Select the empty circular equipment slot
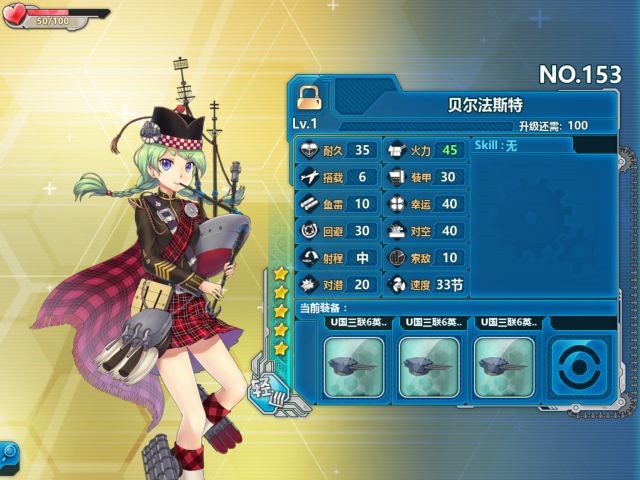This screenshot has width=640, height=480. point(580,367)
